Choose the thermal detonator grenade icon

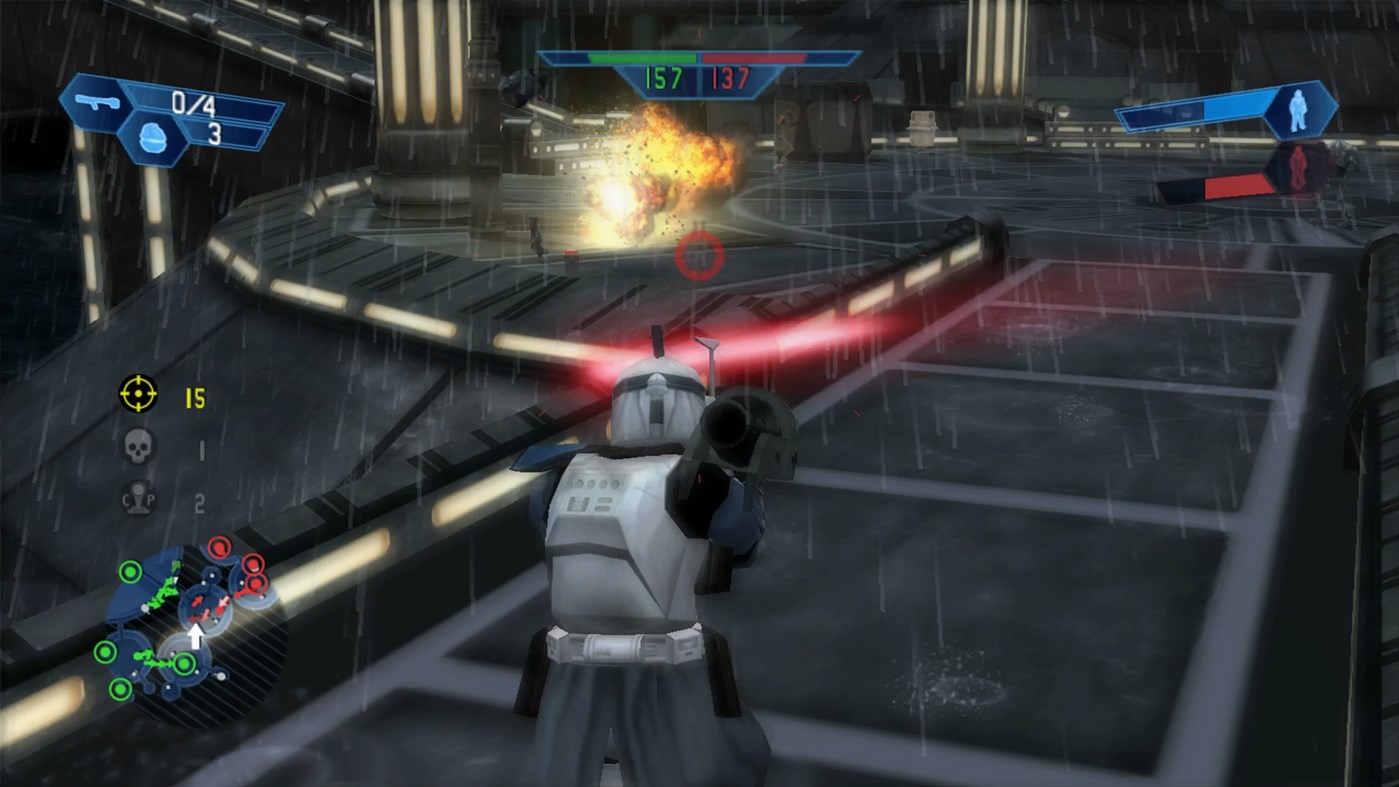coord(153,140)
